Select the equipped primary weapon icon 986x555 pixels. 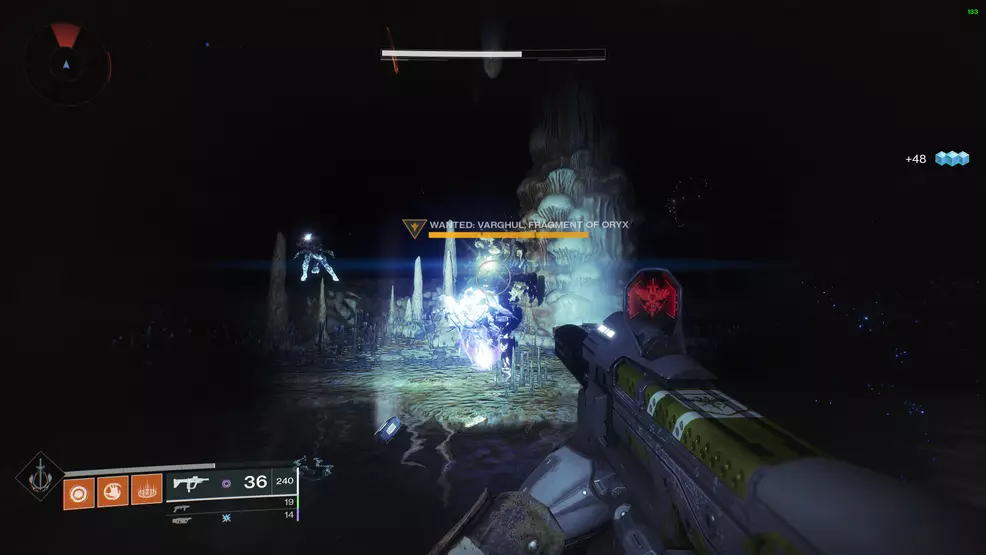click(190, 483)
